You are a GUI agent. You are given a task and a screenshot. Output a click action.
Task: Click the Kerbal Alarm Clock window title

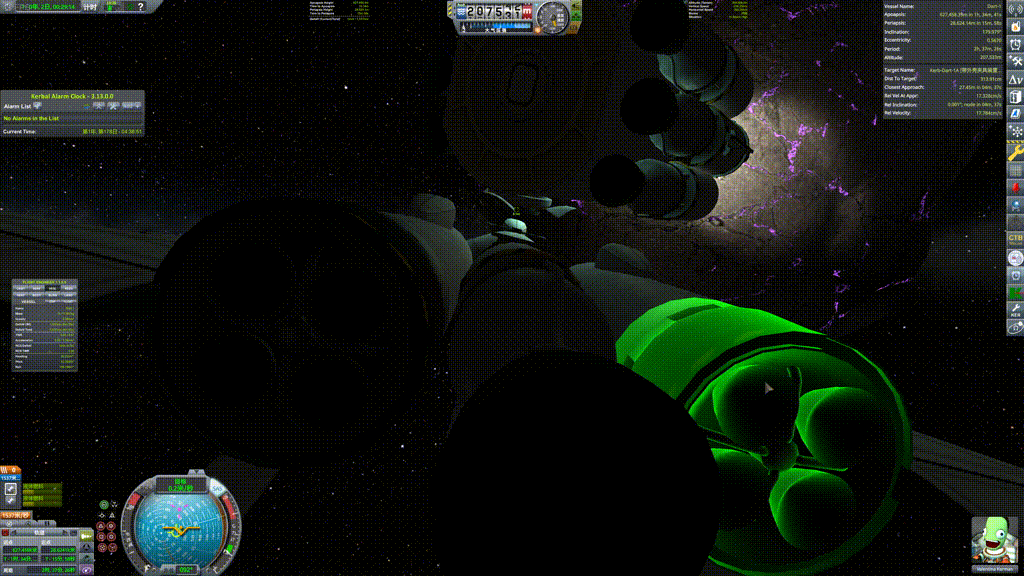point(72,96)
